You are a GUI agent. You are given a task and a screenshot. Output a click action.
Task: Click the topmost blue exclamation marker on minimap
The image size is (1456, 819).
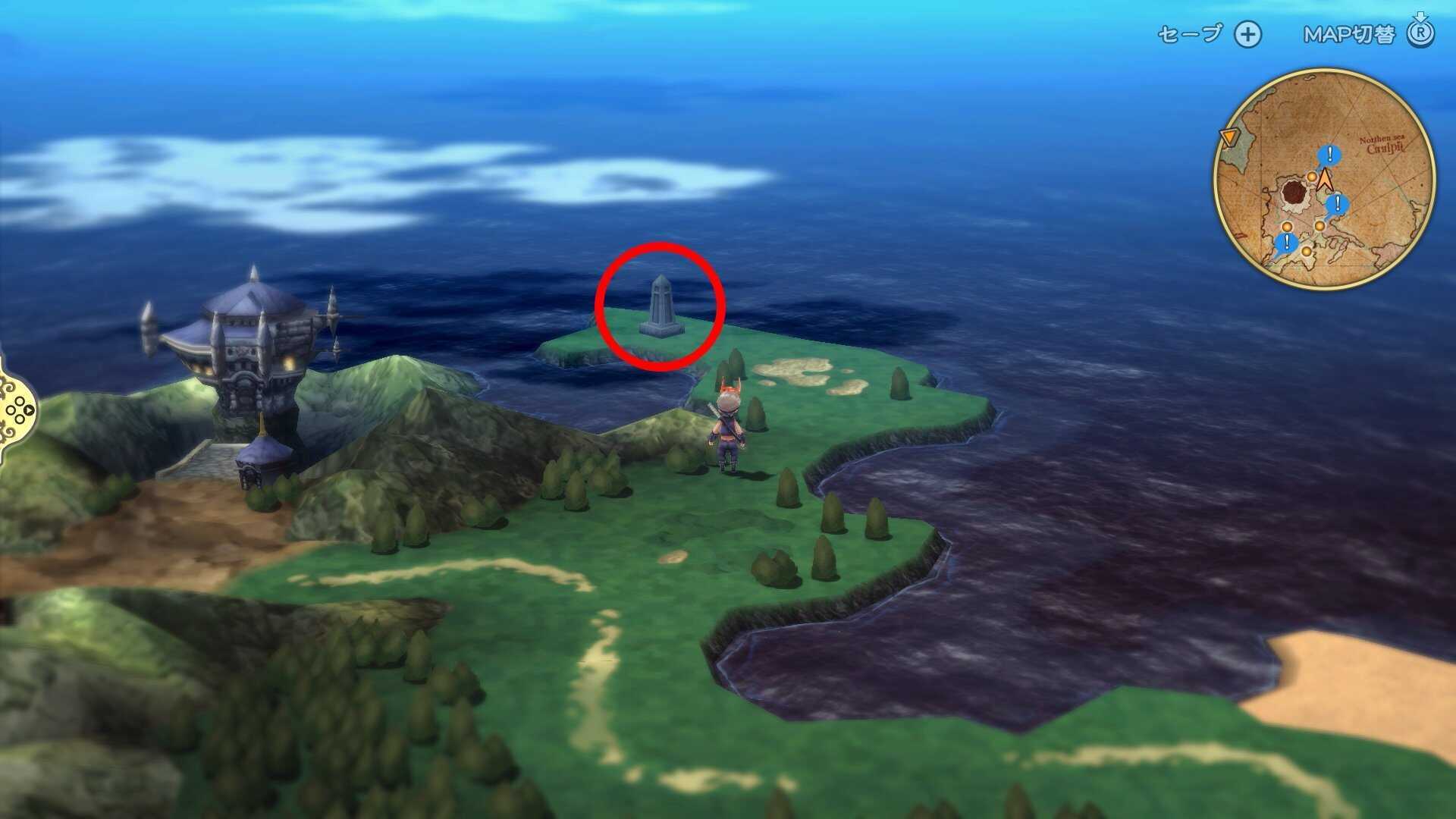click(1330, 154)
